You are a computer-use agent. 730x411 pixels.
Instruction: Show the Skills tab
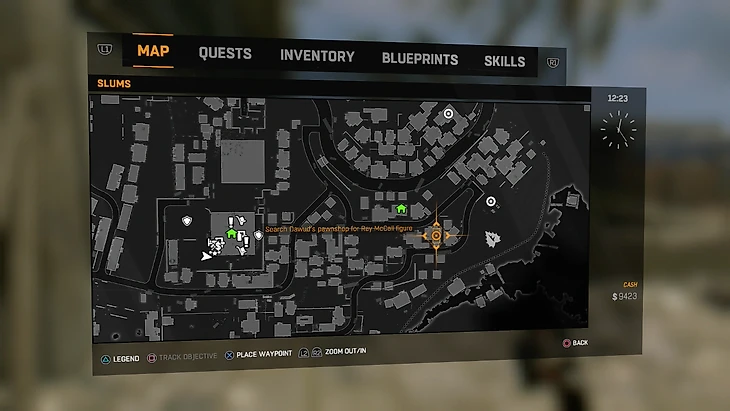504,61
